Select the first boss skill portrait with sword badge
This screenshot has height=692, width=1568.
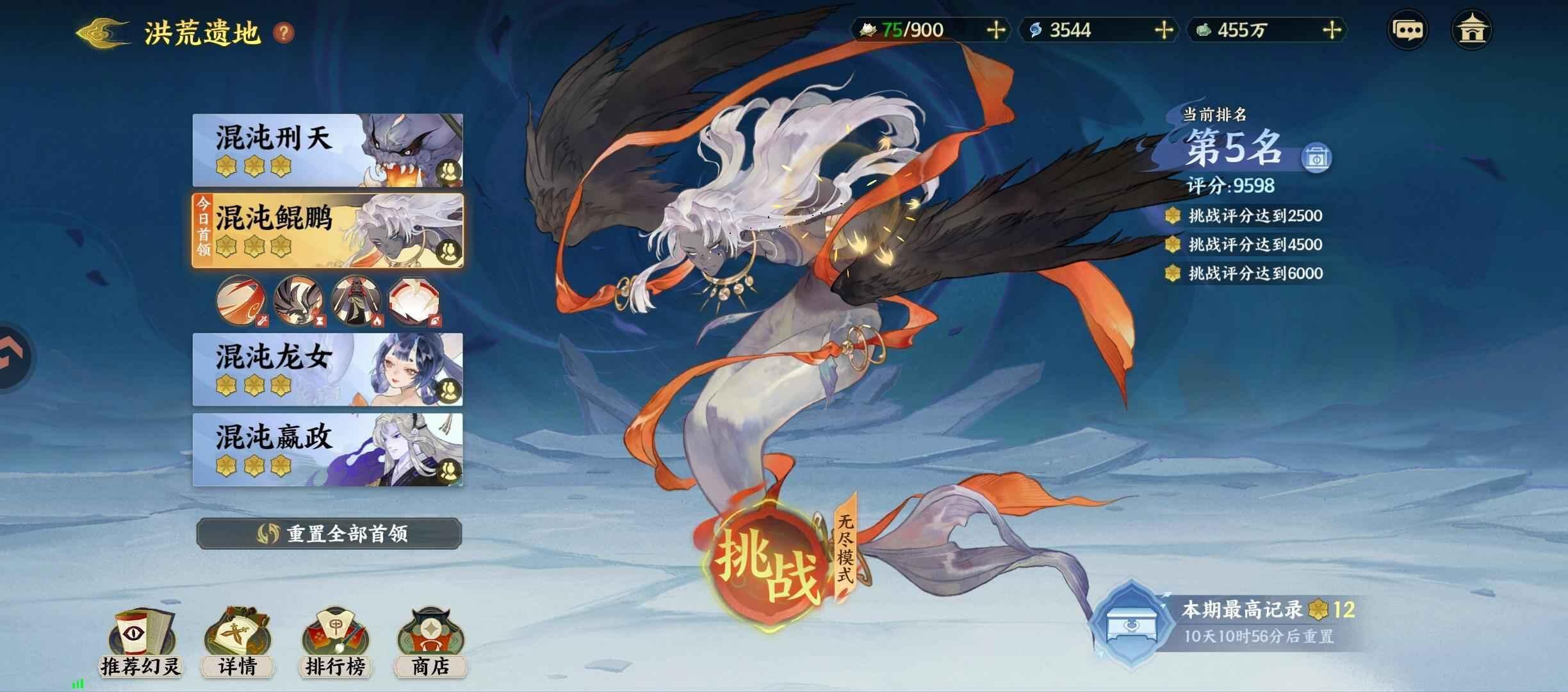pyautogui.click(x=240, y=301)
